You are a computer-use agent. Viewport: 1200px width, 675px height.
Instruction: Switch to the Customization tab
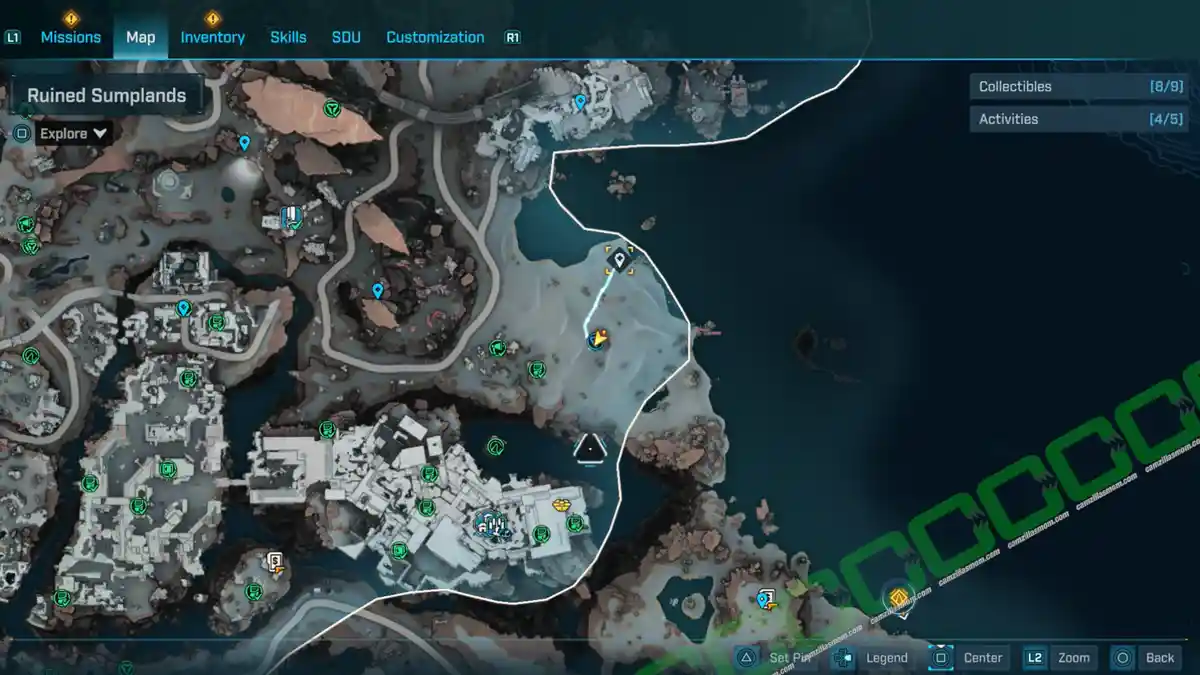click(435, 37)
